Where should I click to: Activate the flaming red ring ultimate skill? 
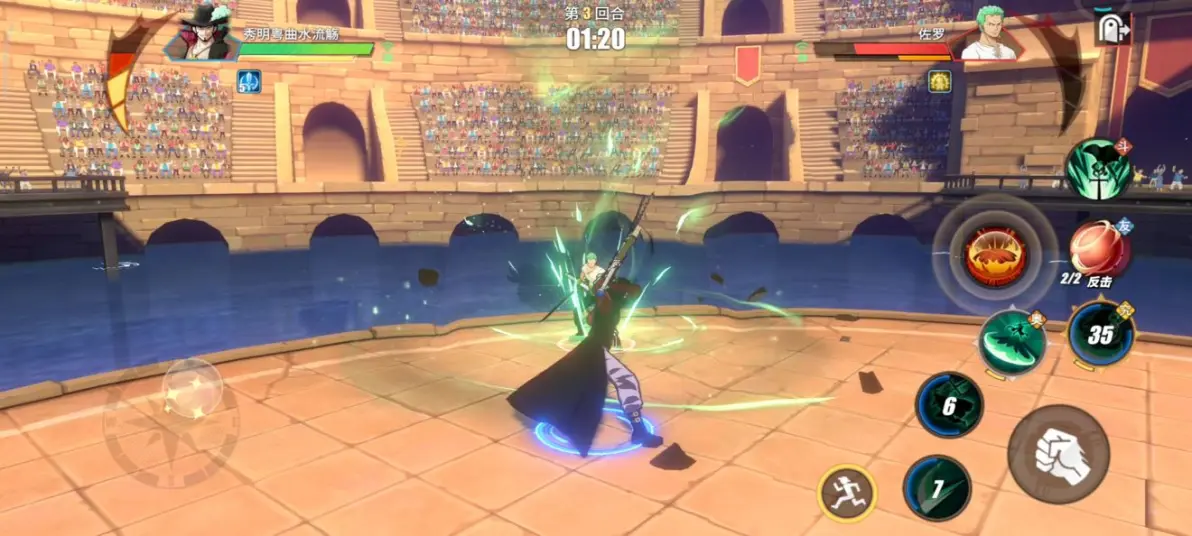coord(995,253)
